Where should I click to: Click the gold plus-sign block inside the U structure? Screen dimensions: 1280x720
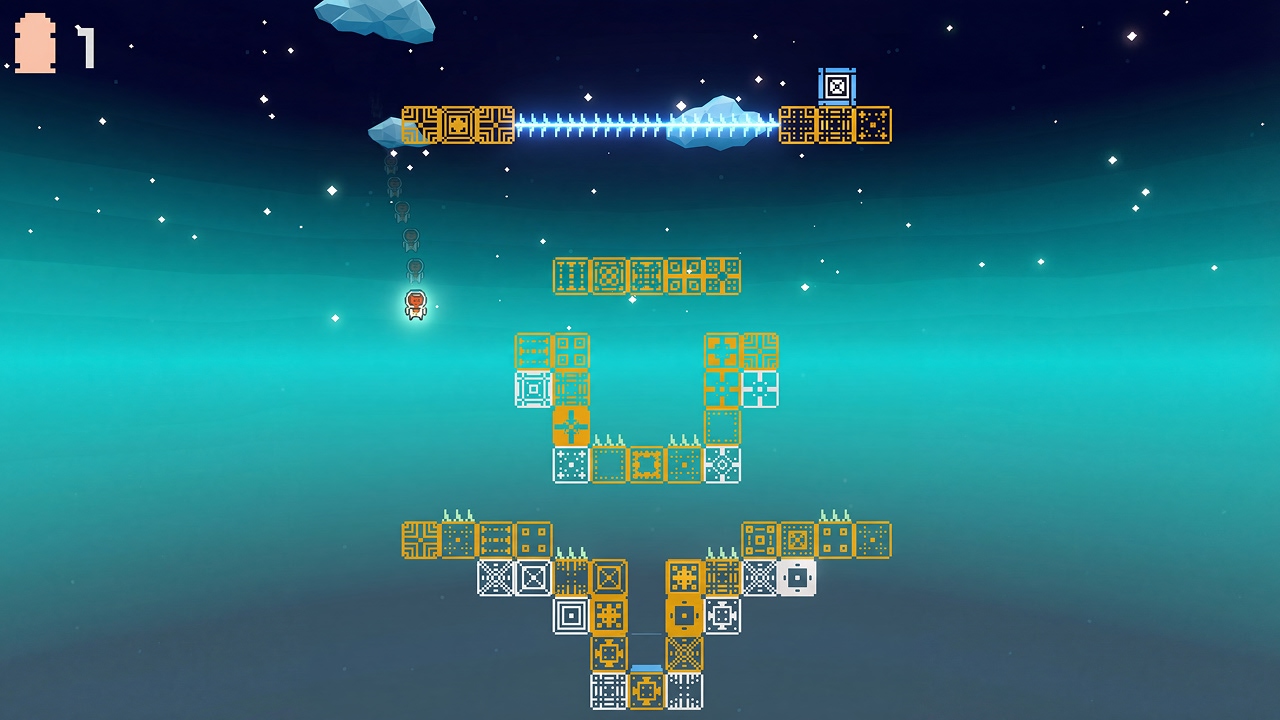click(x=570, y=425)
